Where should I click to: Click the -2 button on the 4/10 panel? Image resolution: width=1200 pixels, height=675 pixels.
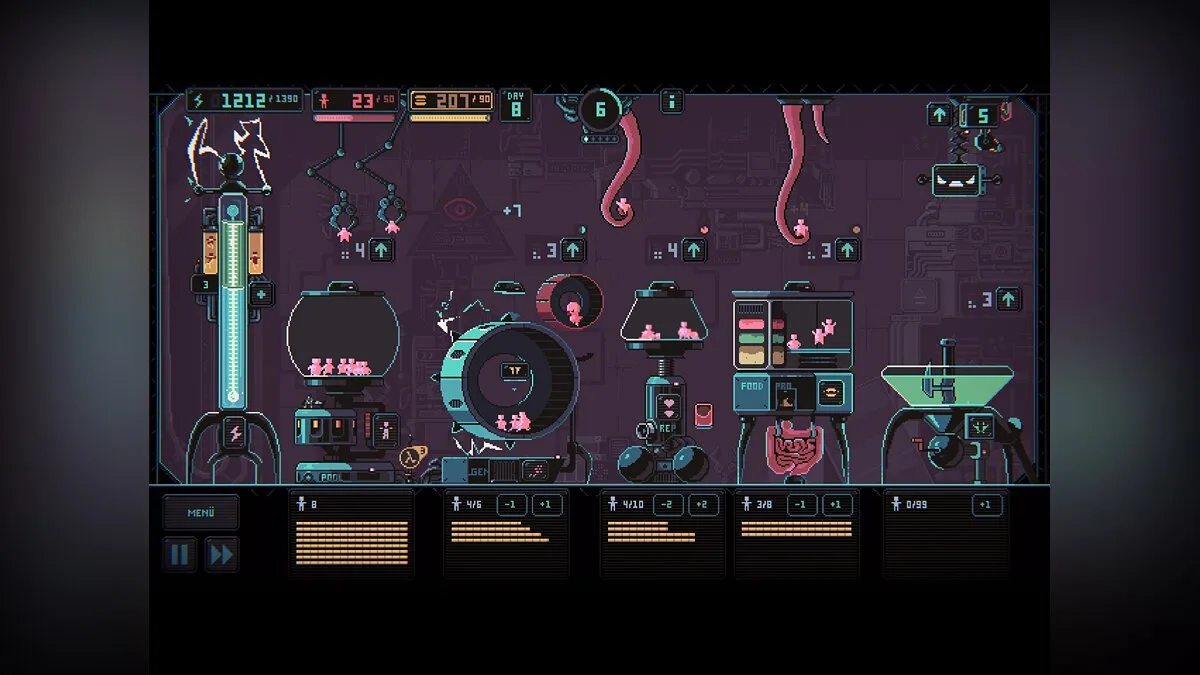click(x=667, y=505)
